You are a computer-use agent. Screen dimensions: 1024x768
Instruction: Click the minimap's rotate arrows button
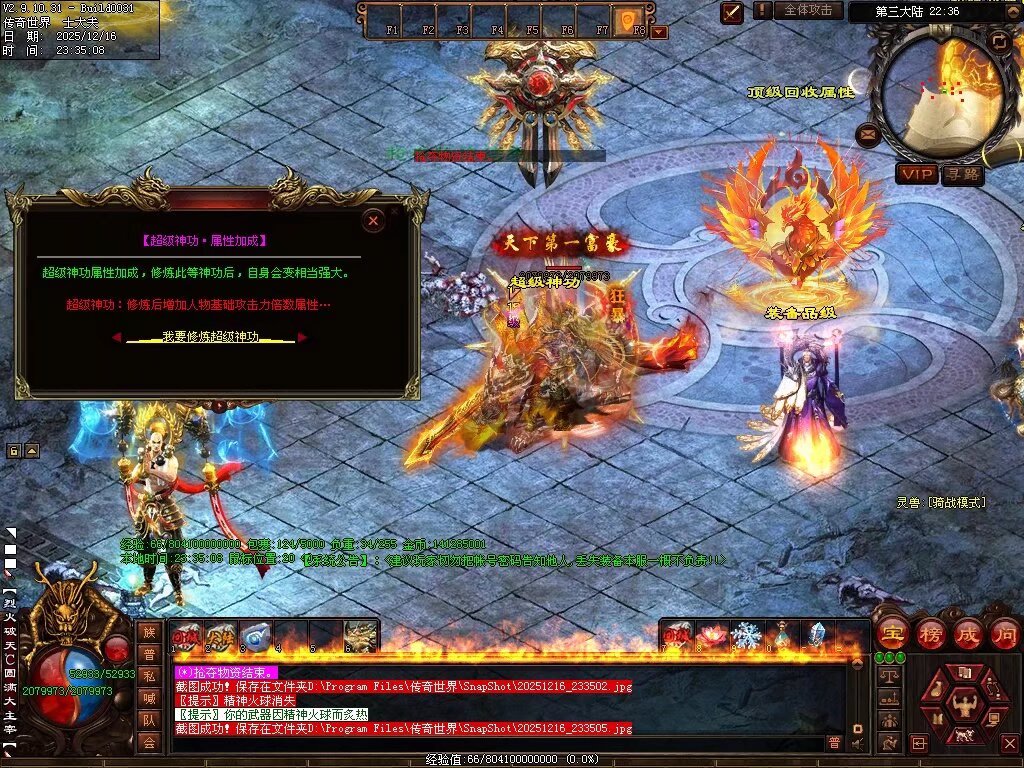point(999,41)
